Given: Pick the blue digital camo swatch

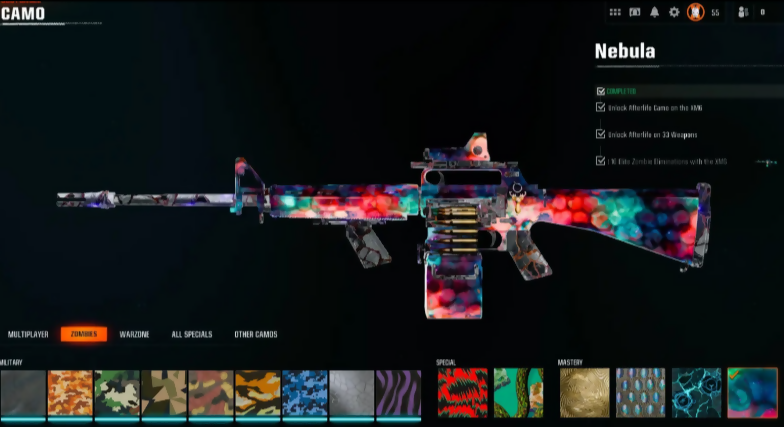Looking at the screenshot, I should pyautogui.click(x=305, y=392).
